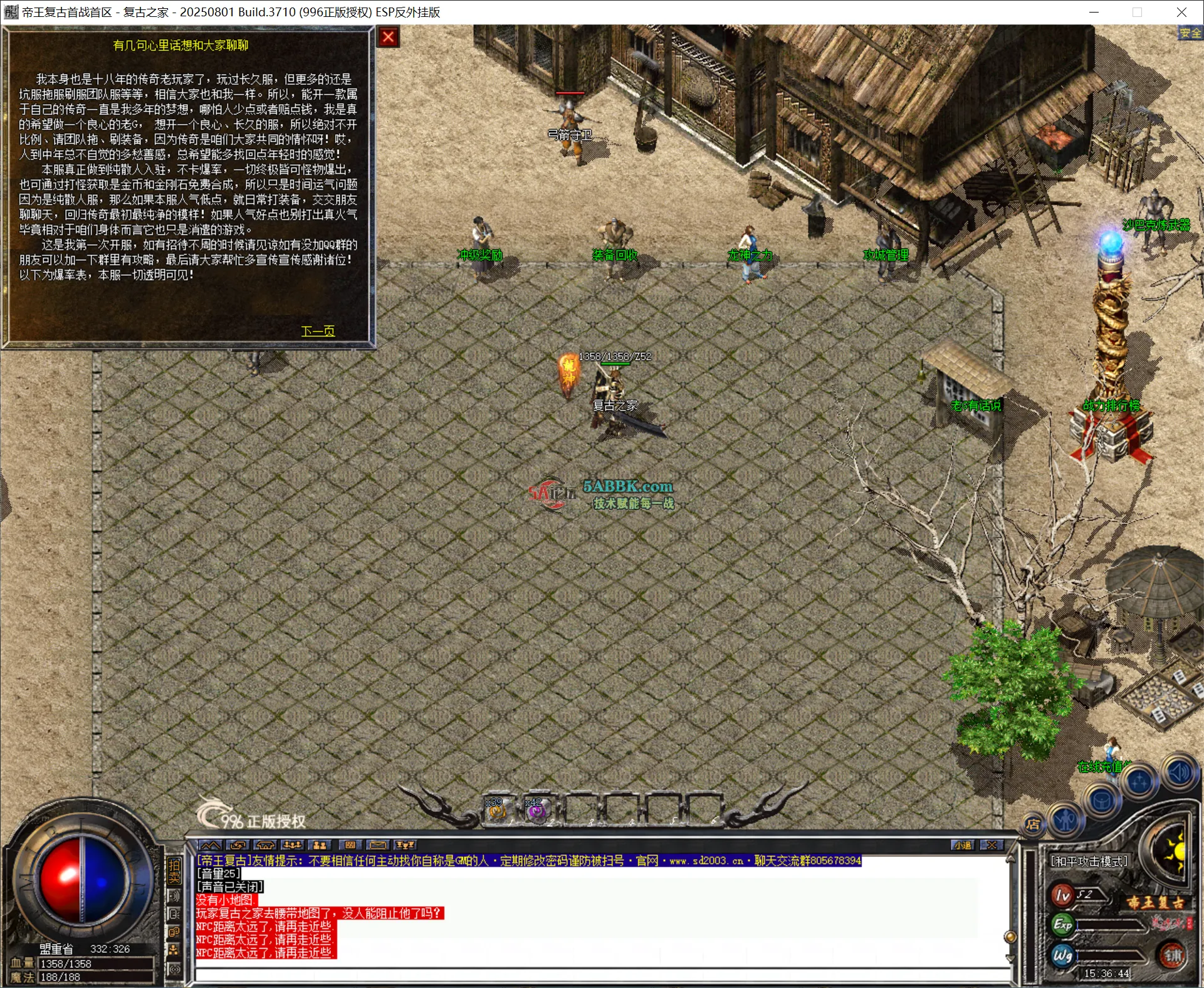Open the team members icon in the chat toolbar

[293, 844]
